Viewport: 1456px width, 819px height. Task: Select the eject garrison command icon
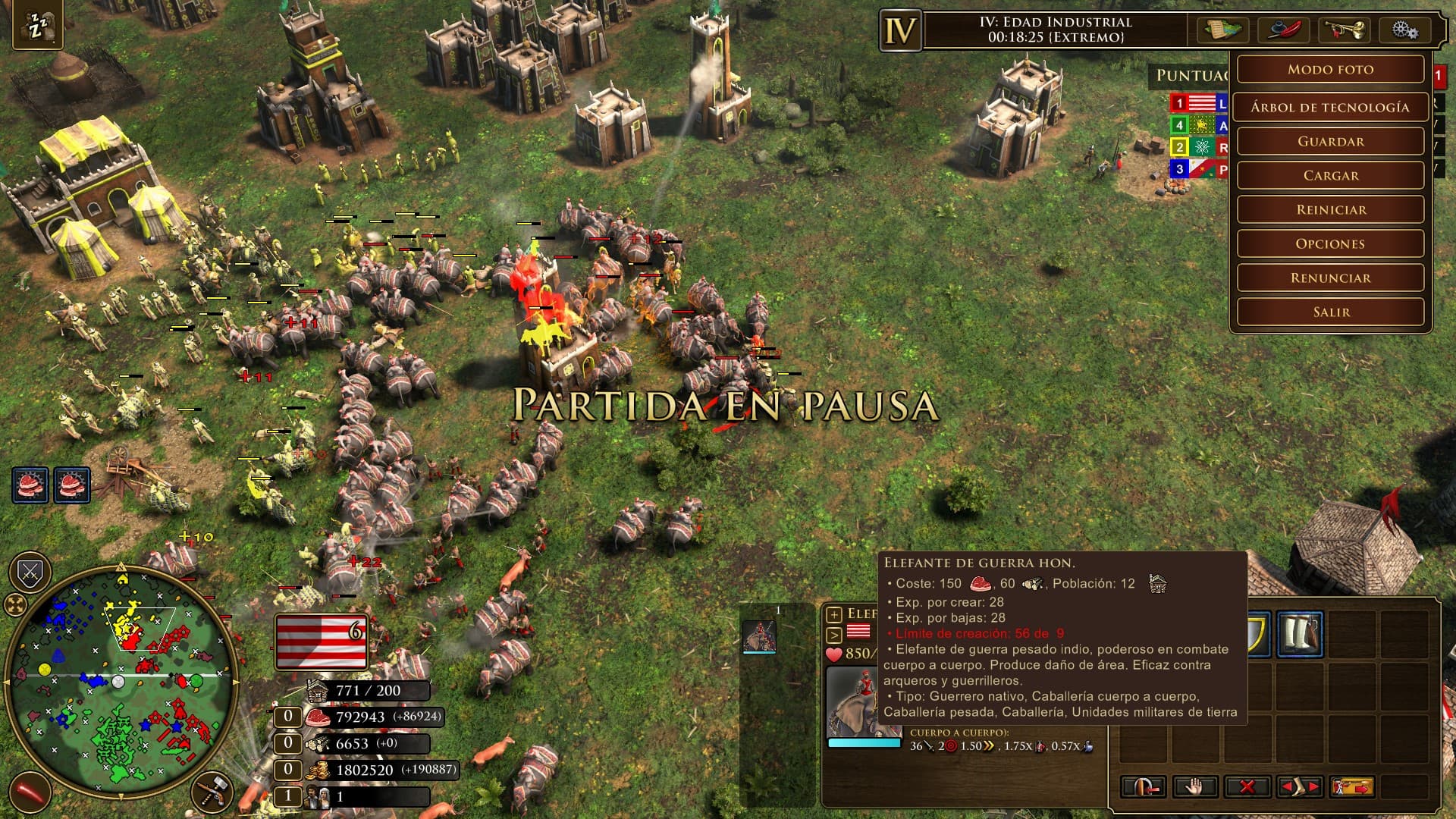point(1144,786)
